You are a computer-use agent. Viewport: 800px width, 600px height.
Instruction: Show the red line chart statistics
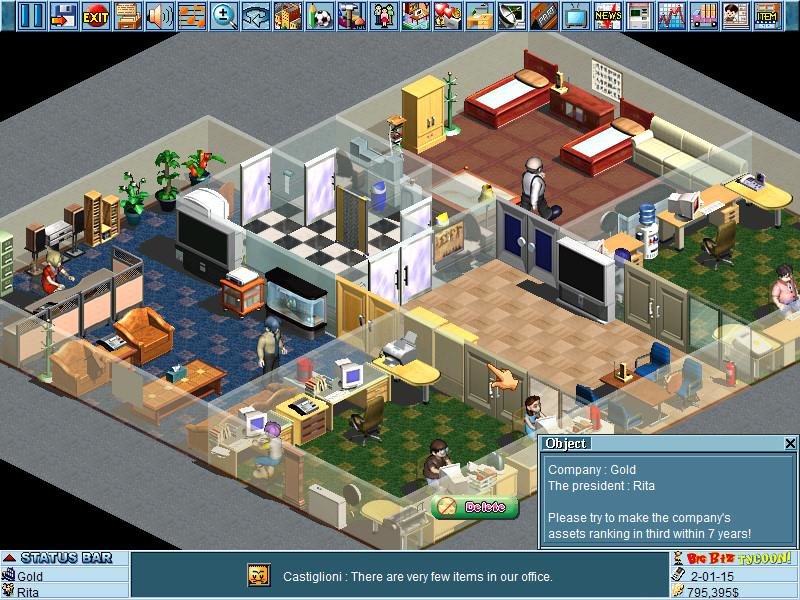tap(671, 15)
